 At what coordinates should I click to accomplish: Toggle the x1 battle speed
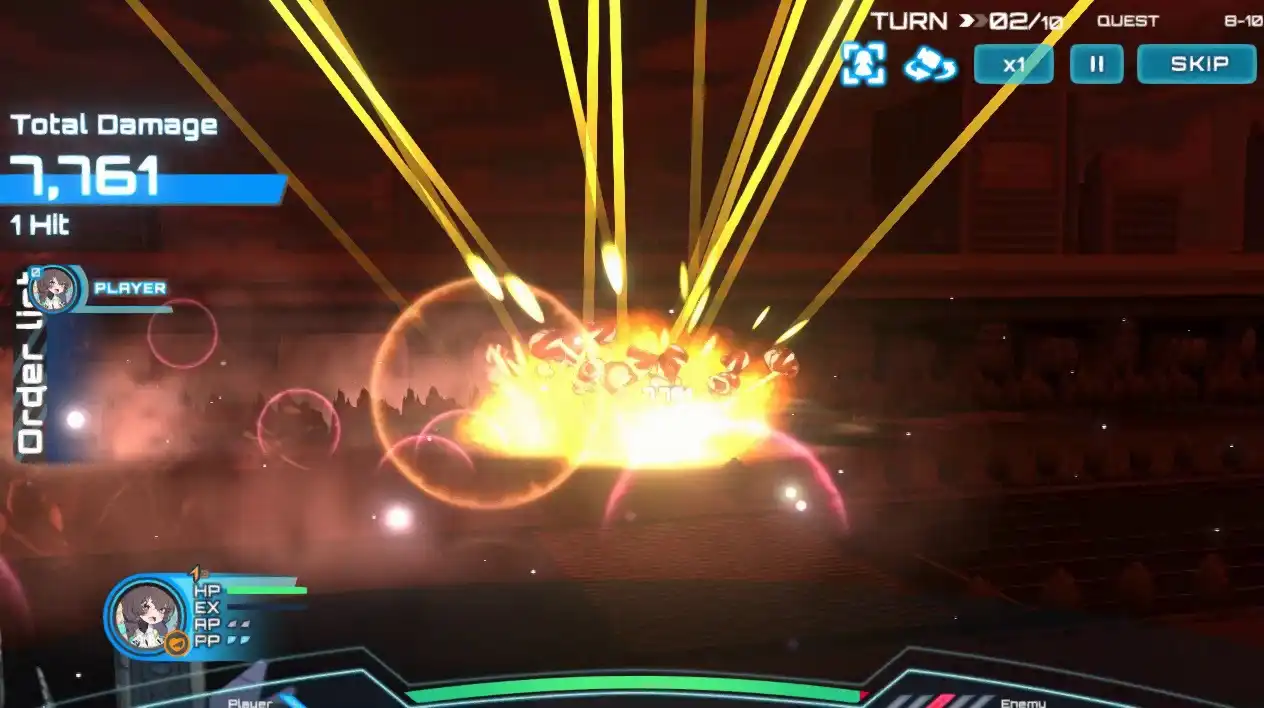coord(1013,65)
